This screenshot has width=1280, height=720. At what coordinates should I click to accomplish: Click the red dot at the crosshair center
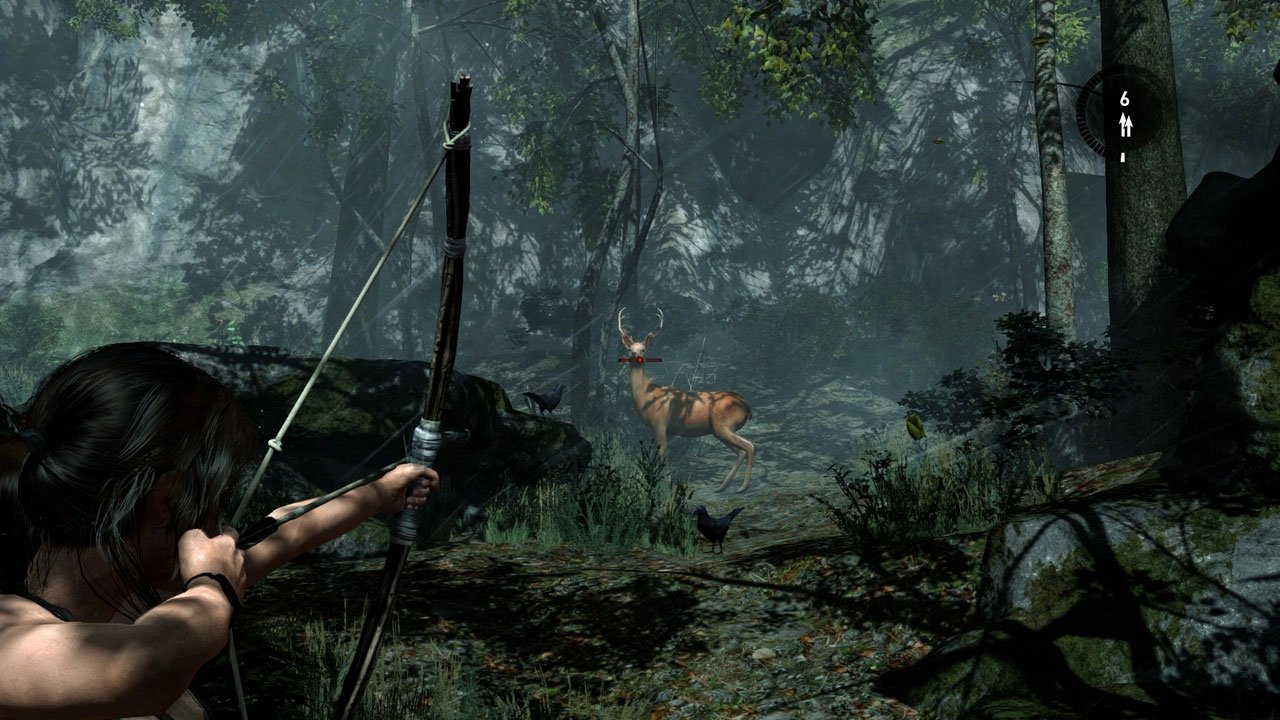pyautogui.click(x=639, y=360)
